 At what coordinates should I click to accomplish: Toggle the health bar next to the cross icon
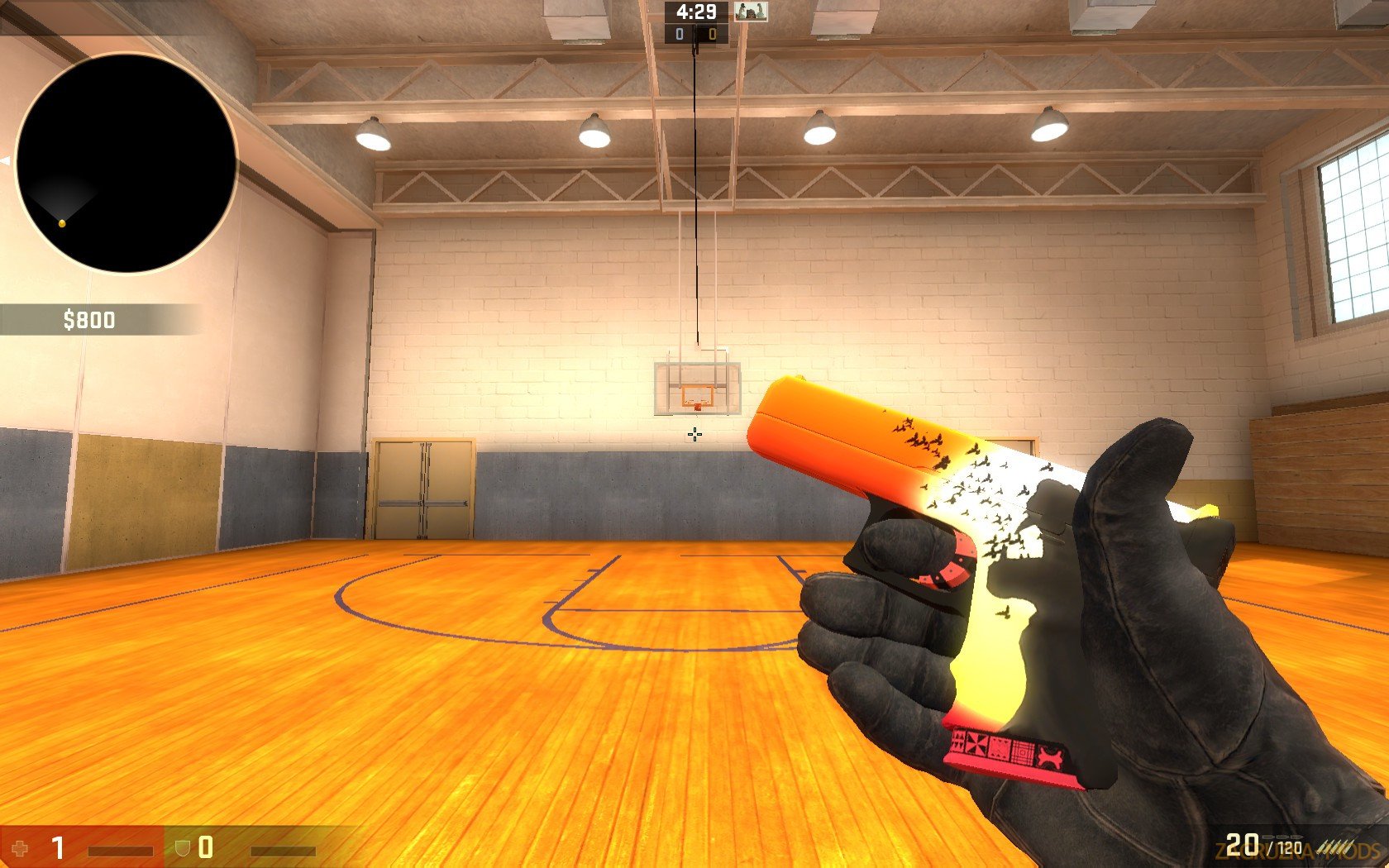[121, 850]
